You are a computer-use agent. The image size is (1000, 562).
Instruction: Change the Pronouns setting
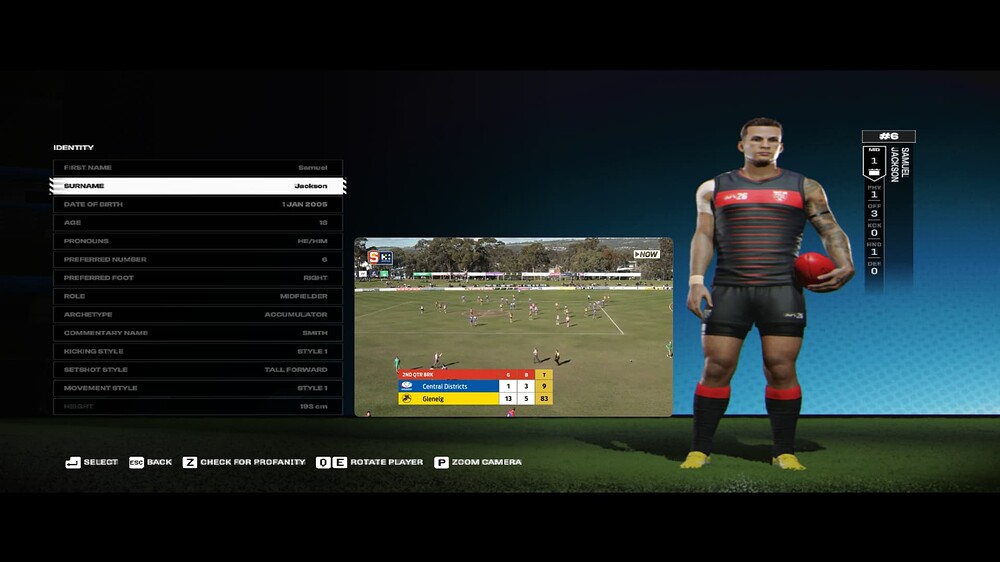[197, 241]
